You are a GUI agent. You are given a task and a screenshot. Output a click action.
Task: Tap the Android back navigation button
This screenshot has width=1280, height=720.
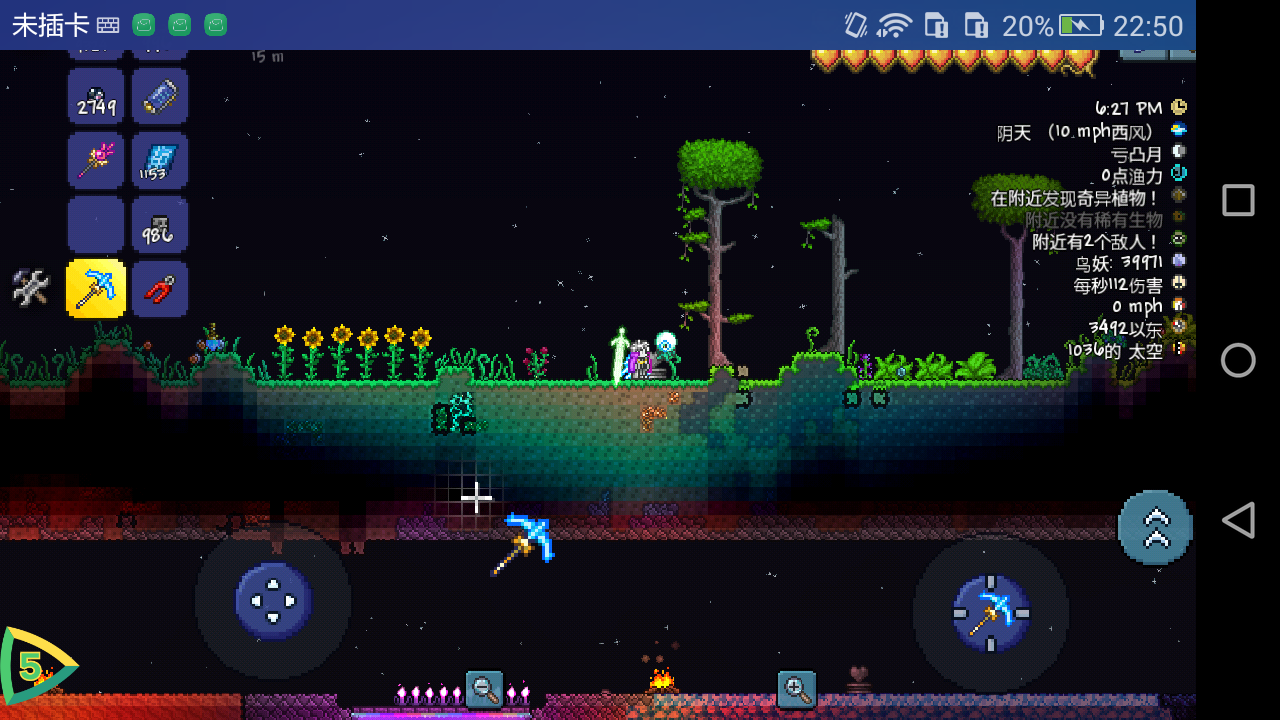pyautogui.click(x=1238, y=520)
